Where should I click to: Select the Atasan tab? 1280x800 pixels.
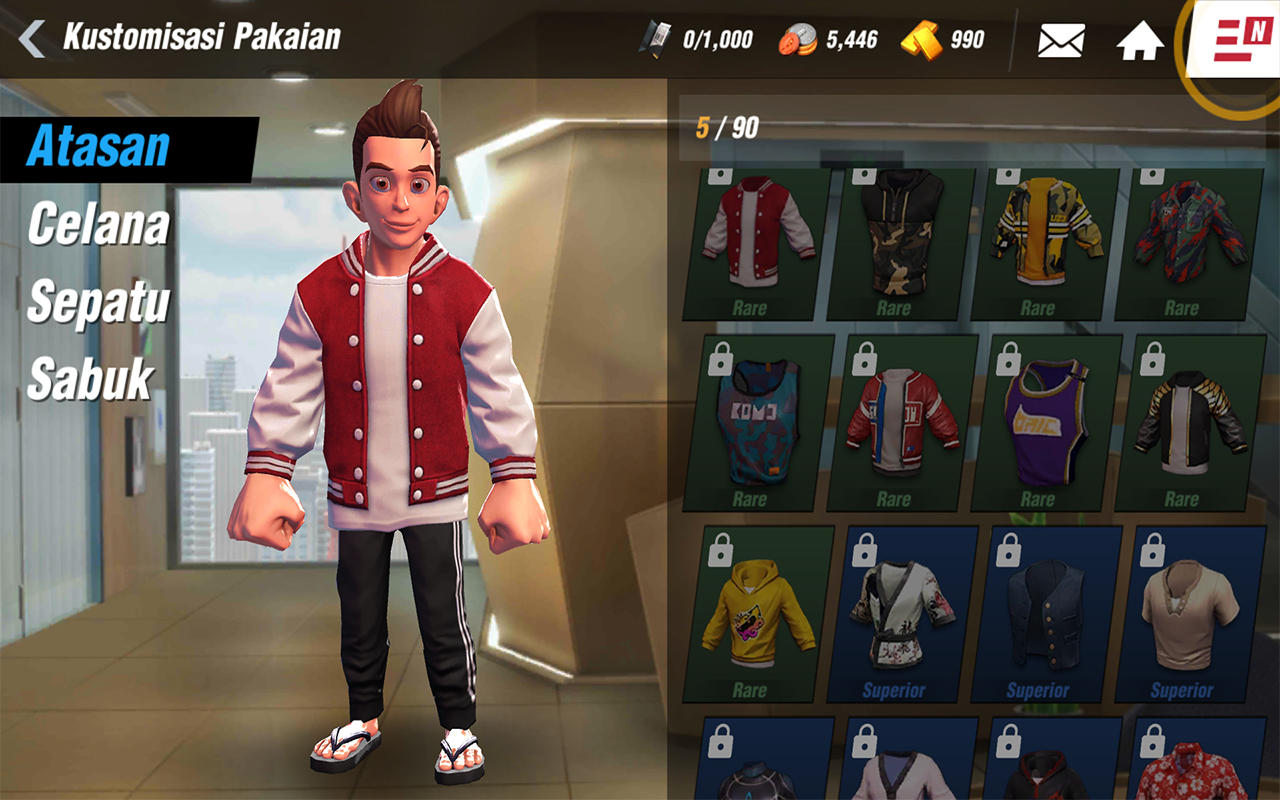coord(95,145)
